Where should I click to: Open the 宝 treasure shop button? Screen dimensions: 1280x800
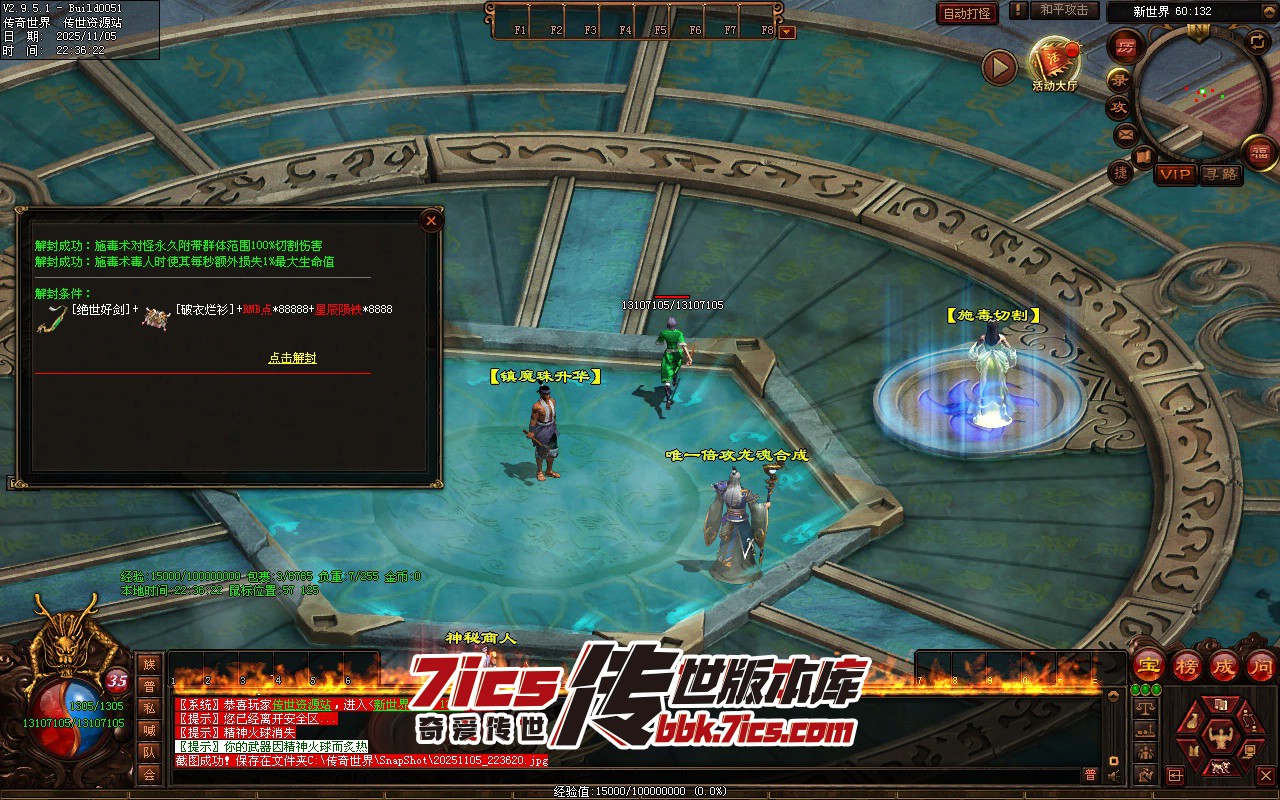(1149, 666)
